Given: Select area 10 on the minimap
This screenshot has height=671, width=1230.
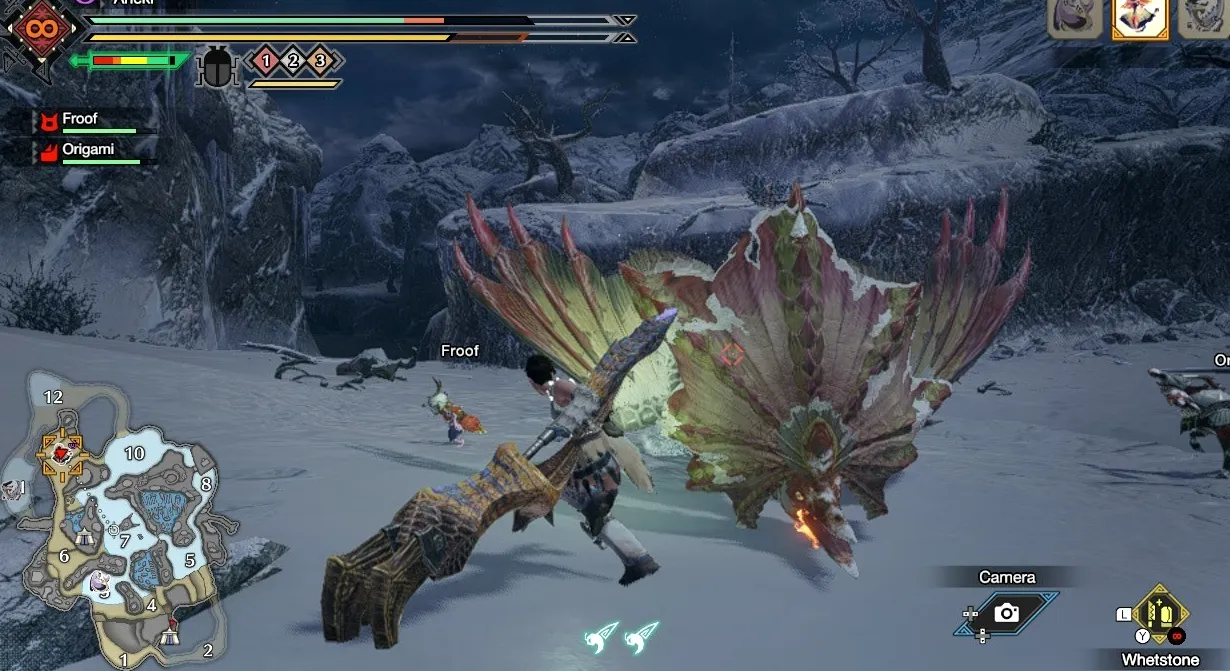Looking at the screenshot, I should (134, 453).
